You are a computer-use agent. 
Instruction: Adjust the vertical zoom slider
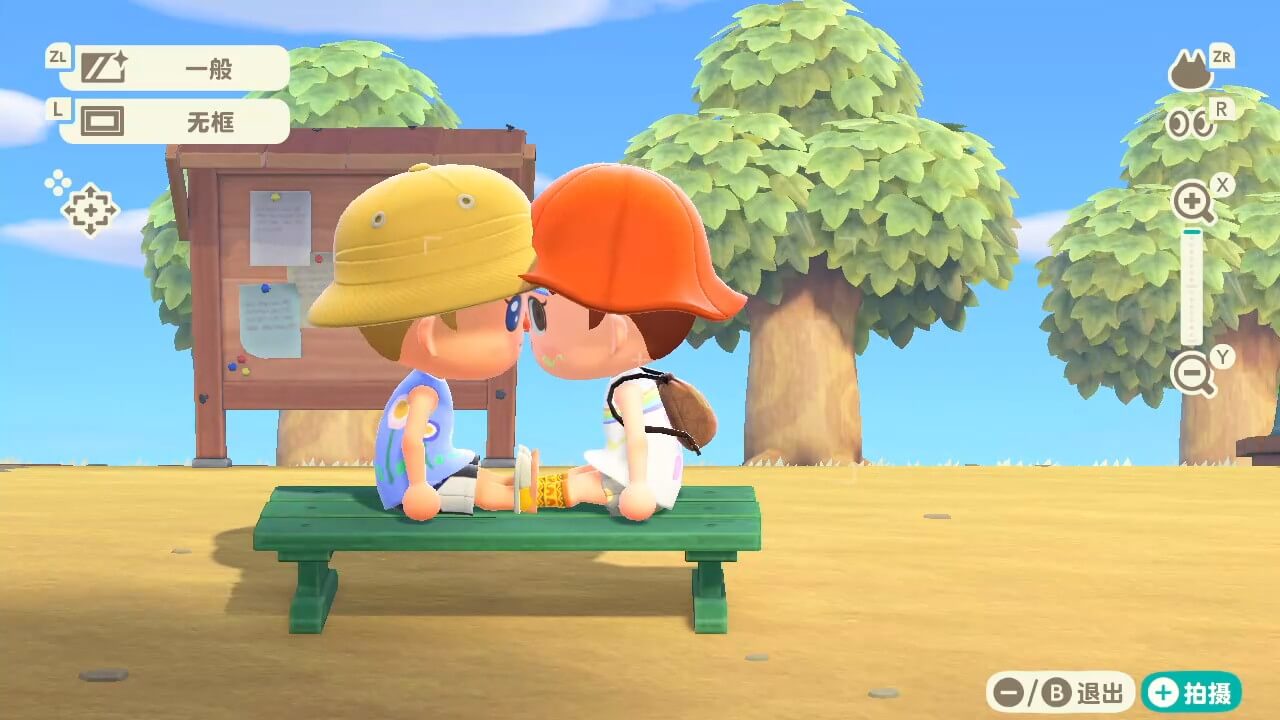click(1191, 288)
